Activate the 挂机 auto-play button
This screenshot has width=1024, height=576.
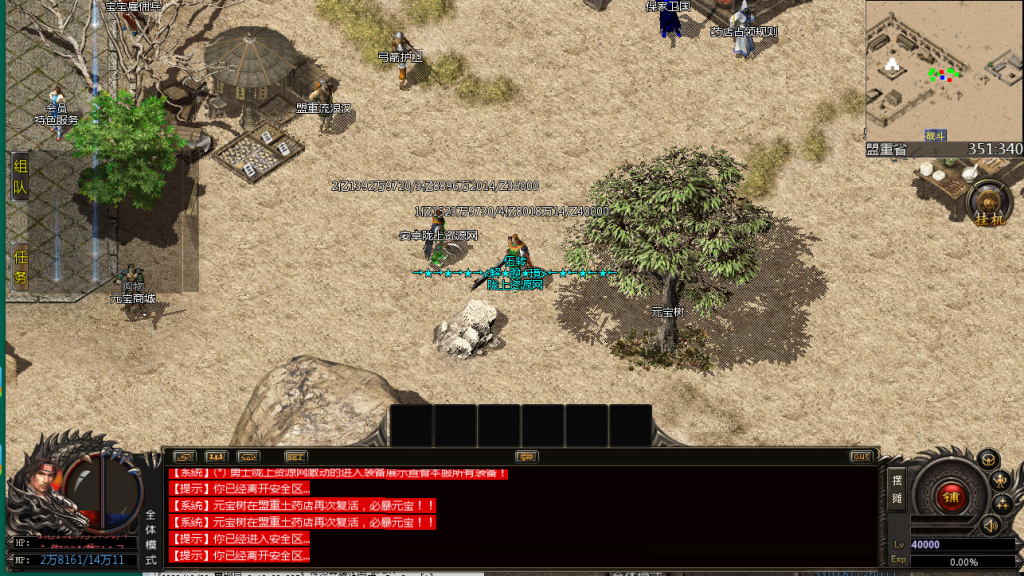tap(988, 203)
